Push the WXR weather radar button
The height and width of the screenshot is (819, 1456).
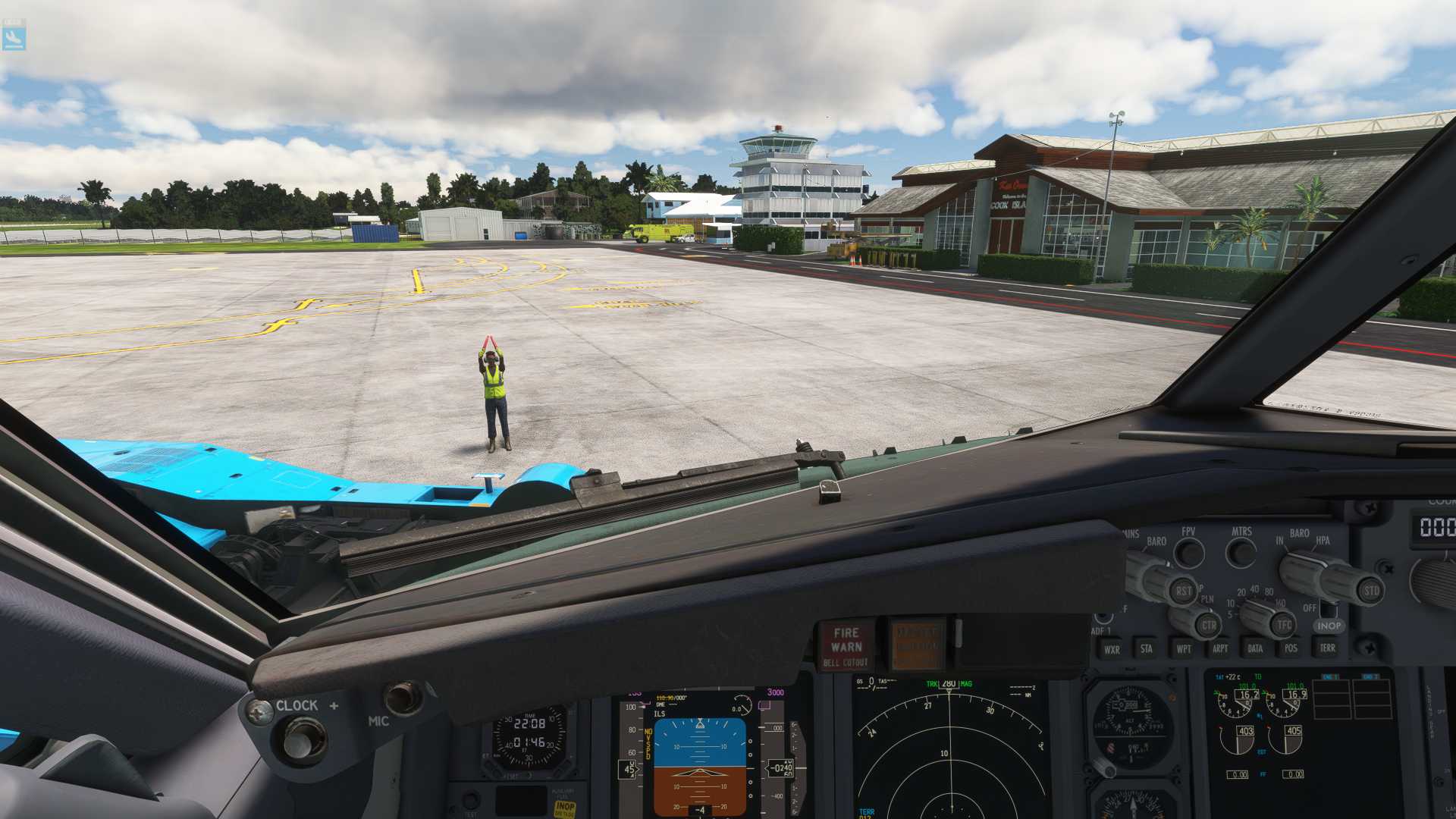tap(1112, 649)
